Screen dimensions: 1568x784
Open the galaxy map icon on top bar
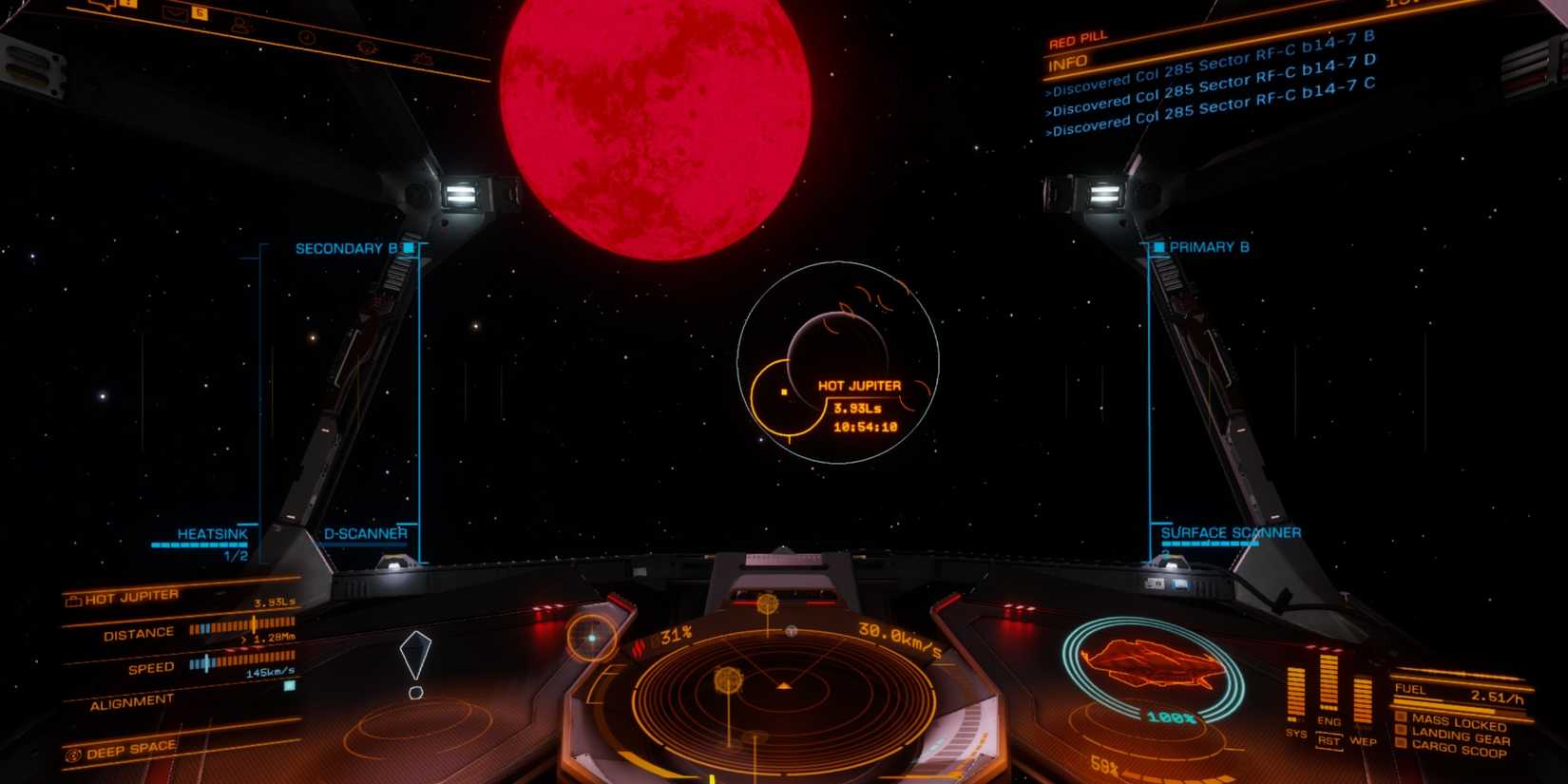pyautogui.click(x=368, y=46)
